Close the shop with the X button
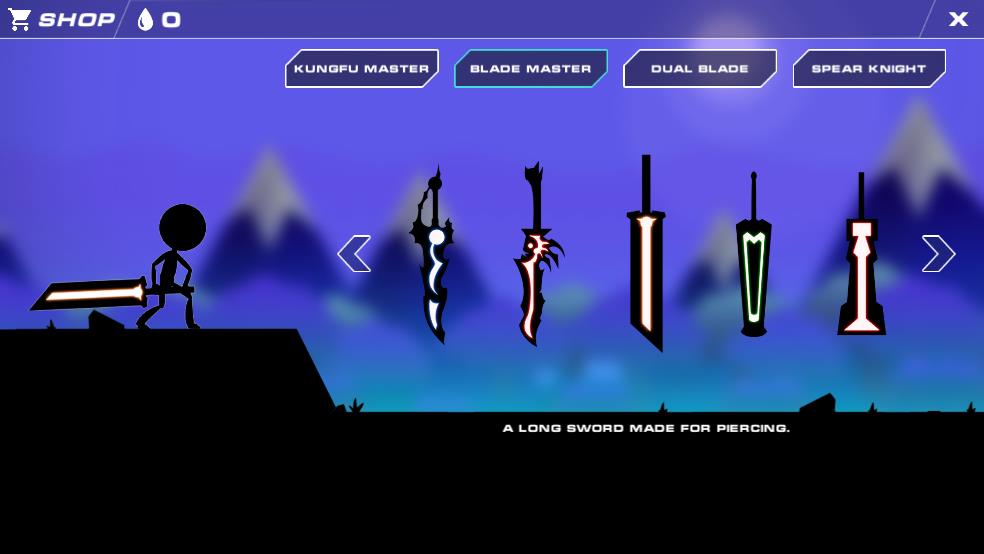This screenshot has height=554, width=984. pos(958,19)
